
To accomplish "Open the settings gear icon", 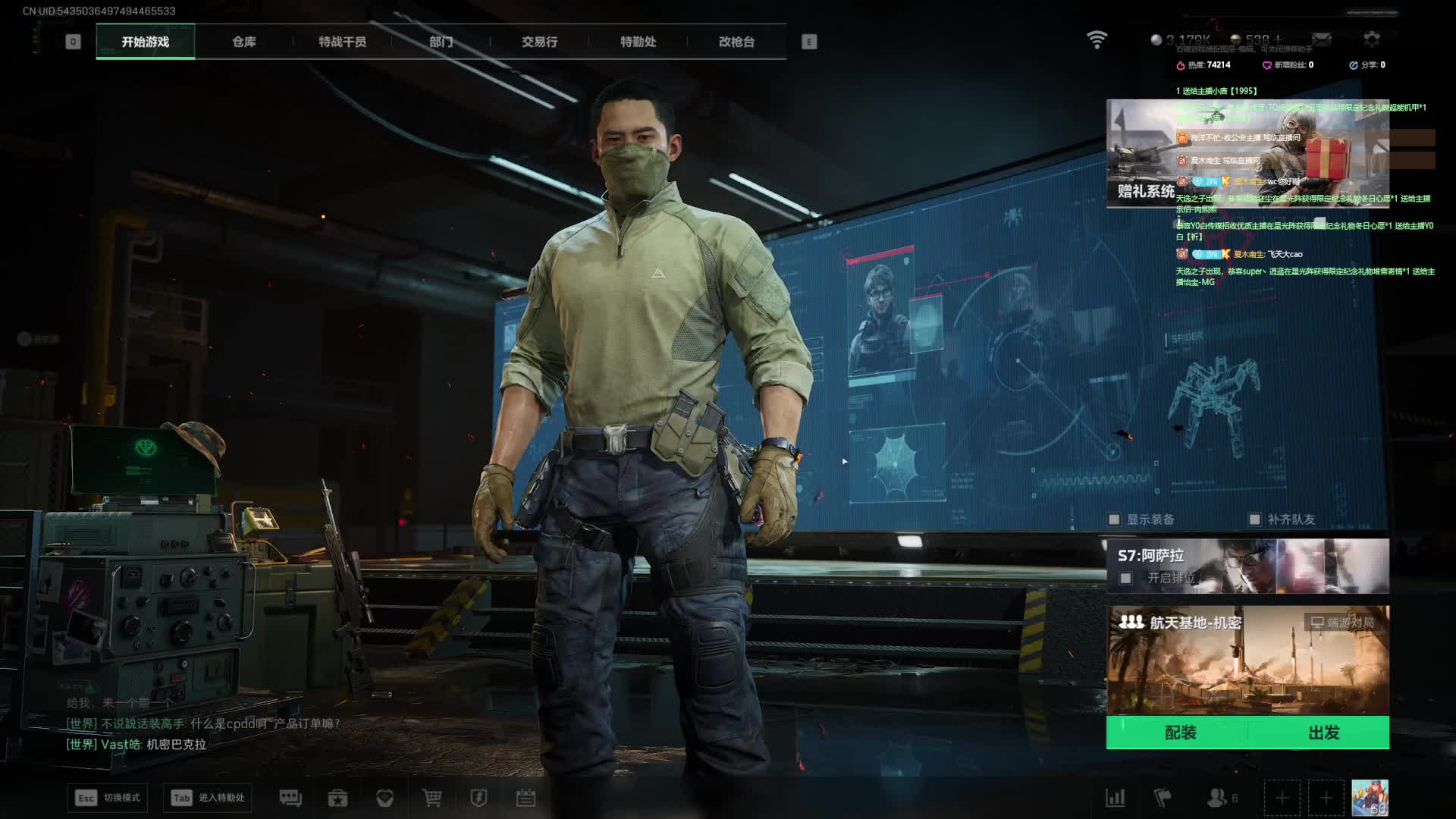I will 1371,39.
